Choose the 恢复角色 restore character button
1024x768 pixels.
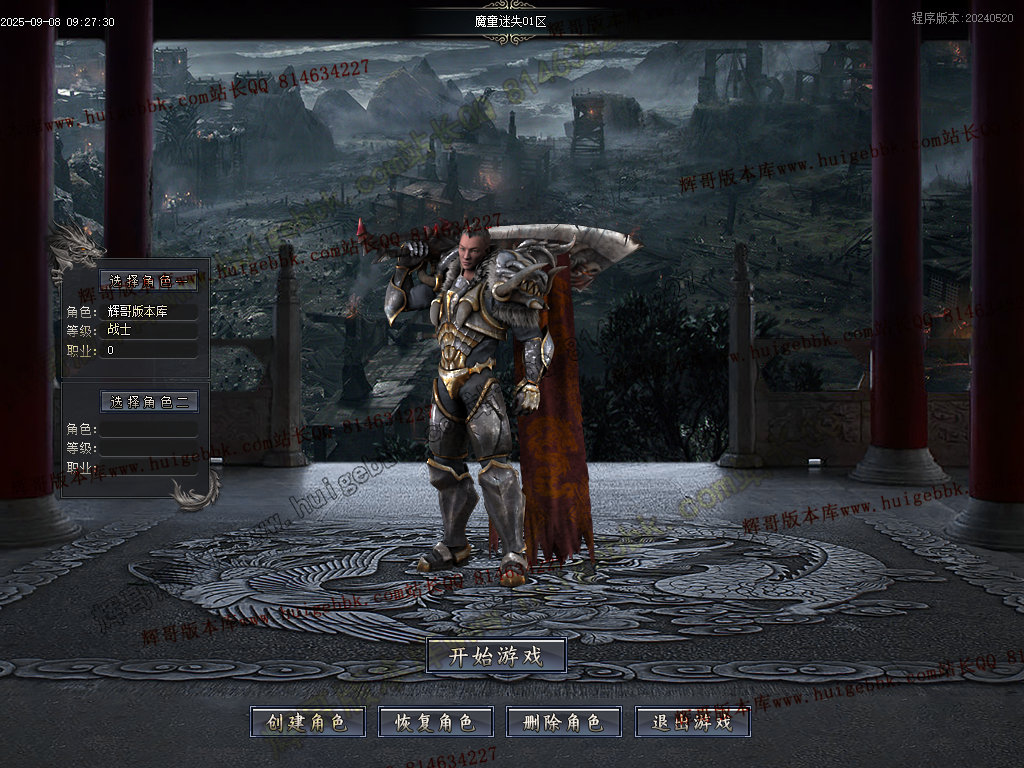435,722
